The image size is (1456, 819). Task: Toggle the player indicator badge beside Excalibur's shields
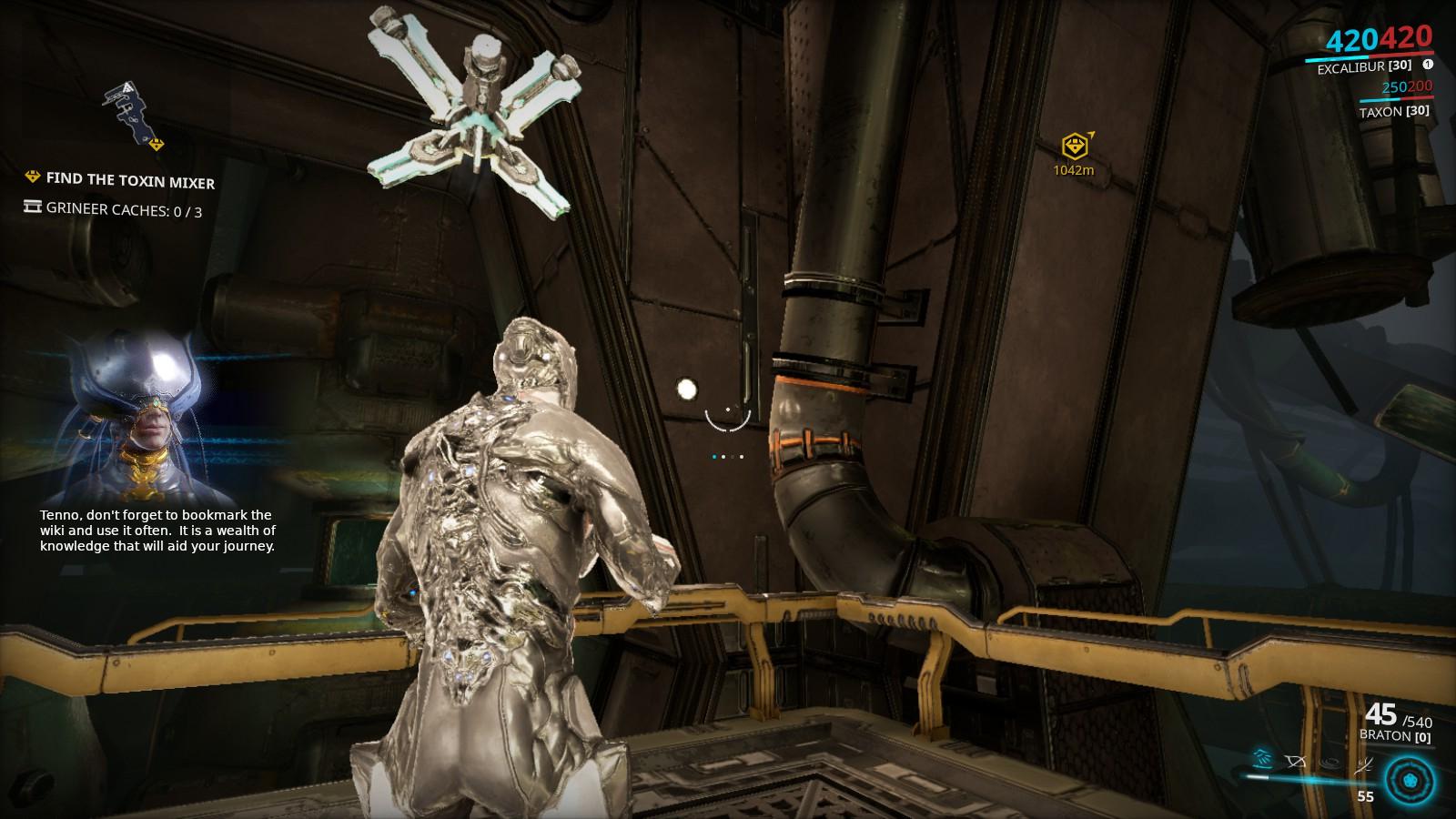point(1429,66)
